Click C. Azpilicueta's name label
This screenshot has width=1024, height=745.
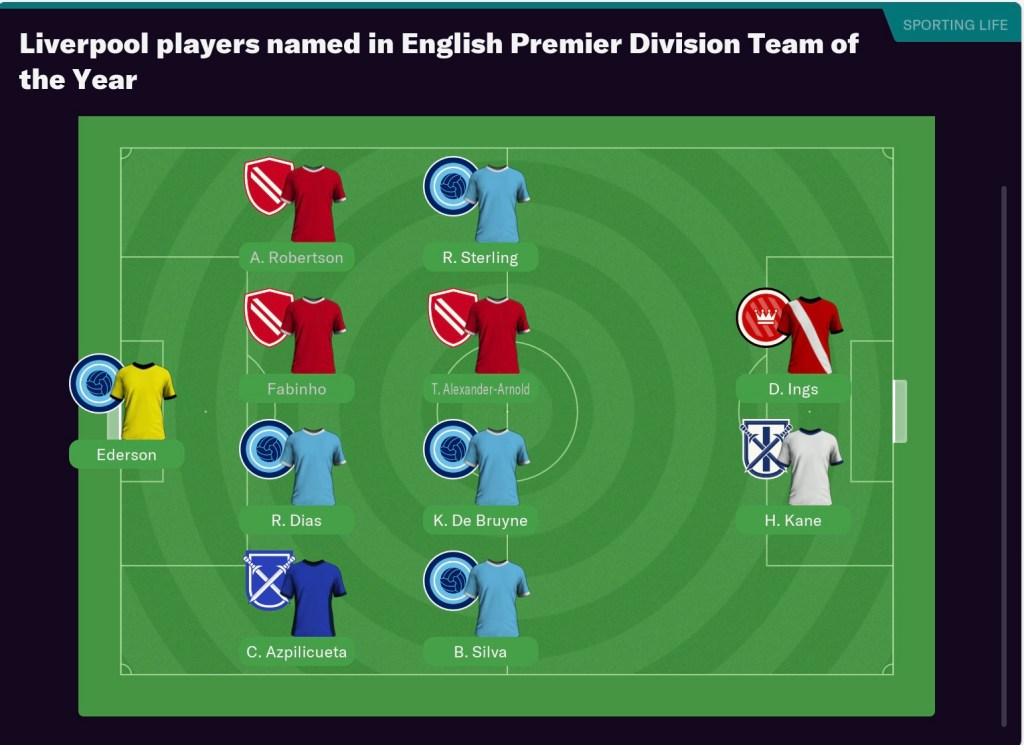(x=296, y=652)
